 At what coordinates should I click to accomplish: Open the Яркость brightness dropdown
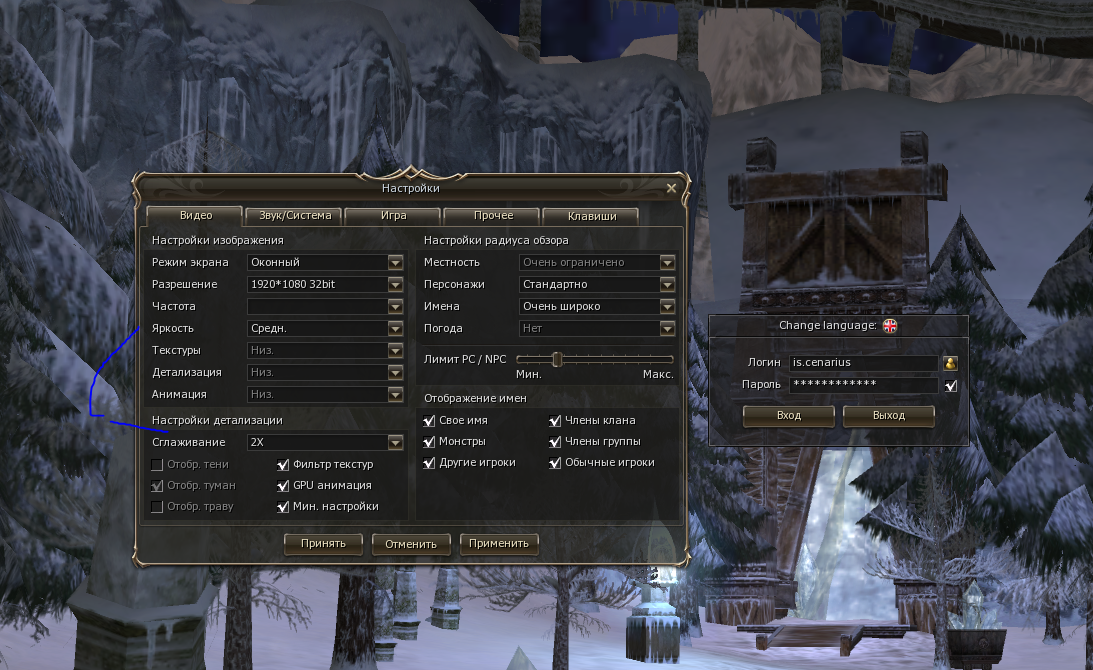click(x=396, y=329)
